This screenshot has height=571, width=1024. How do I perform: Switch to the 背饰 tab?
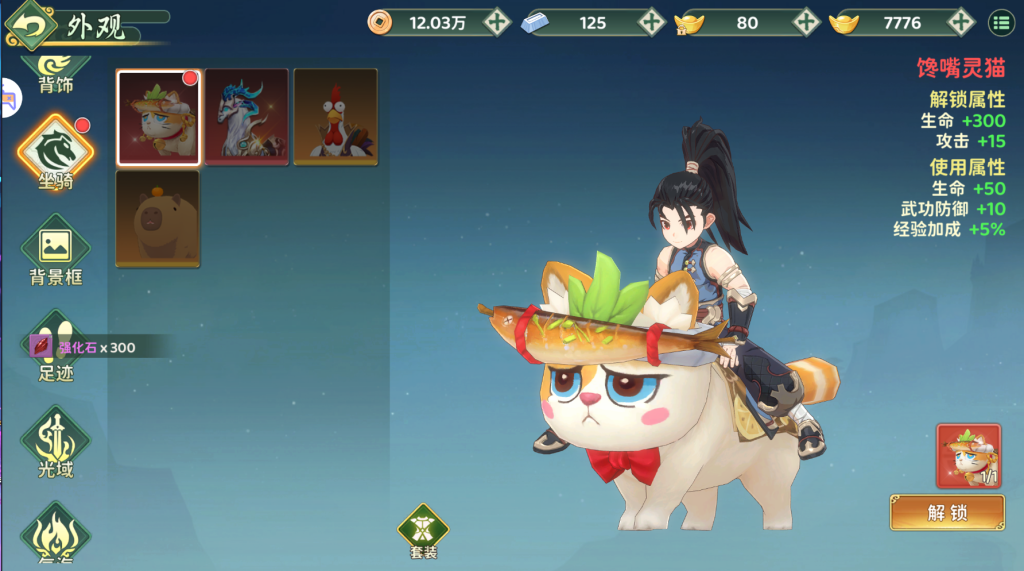(x=56, y=78)
